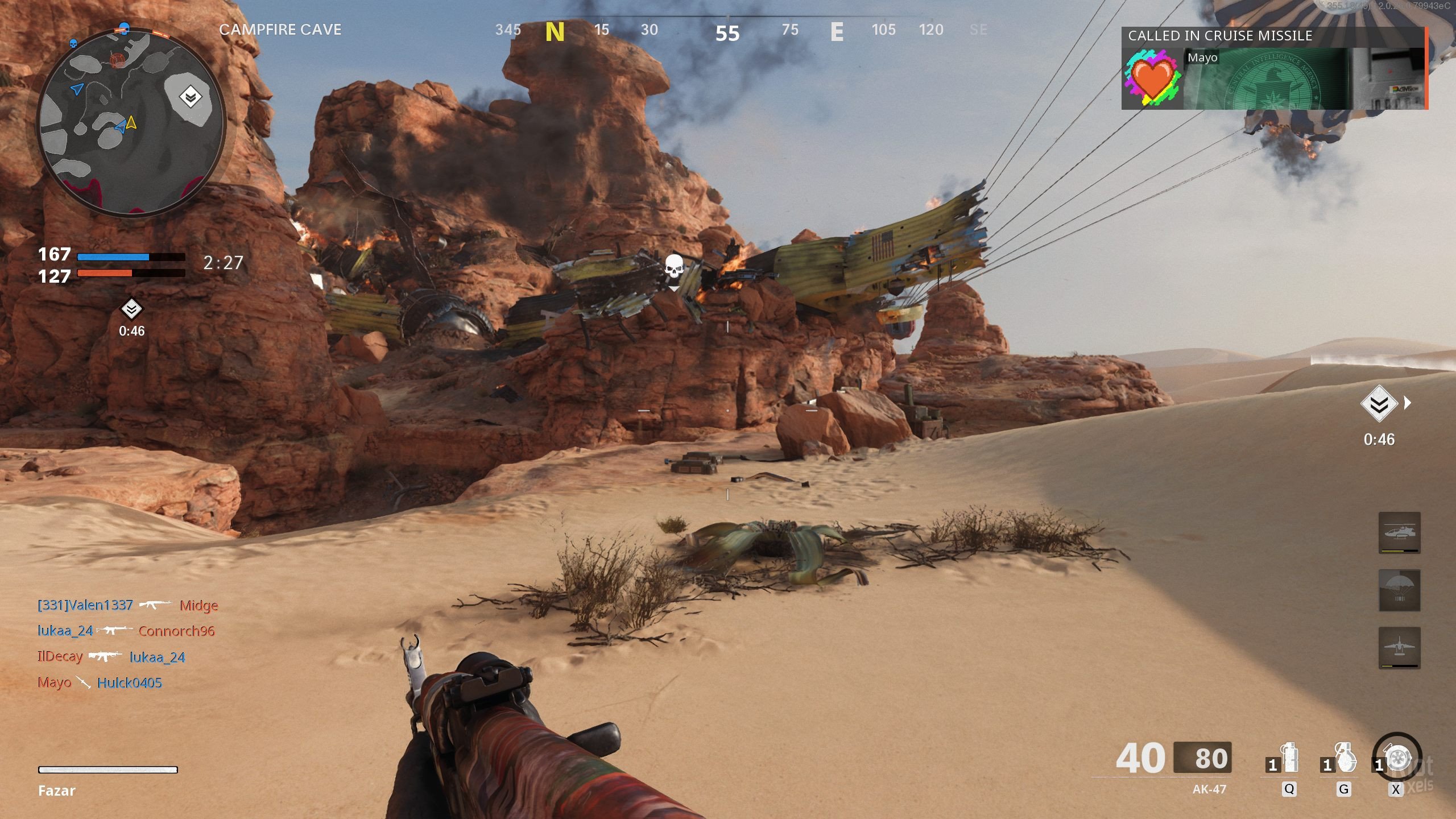Select the care package scorestreak
This screenshot has width=1456, height=819.
[x=1399, y=590]
